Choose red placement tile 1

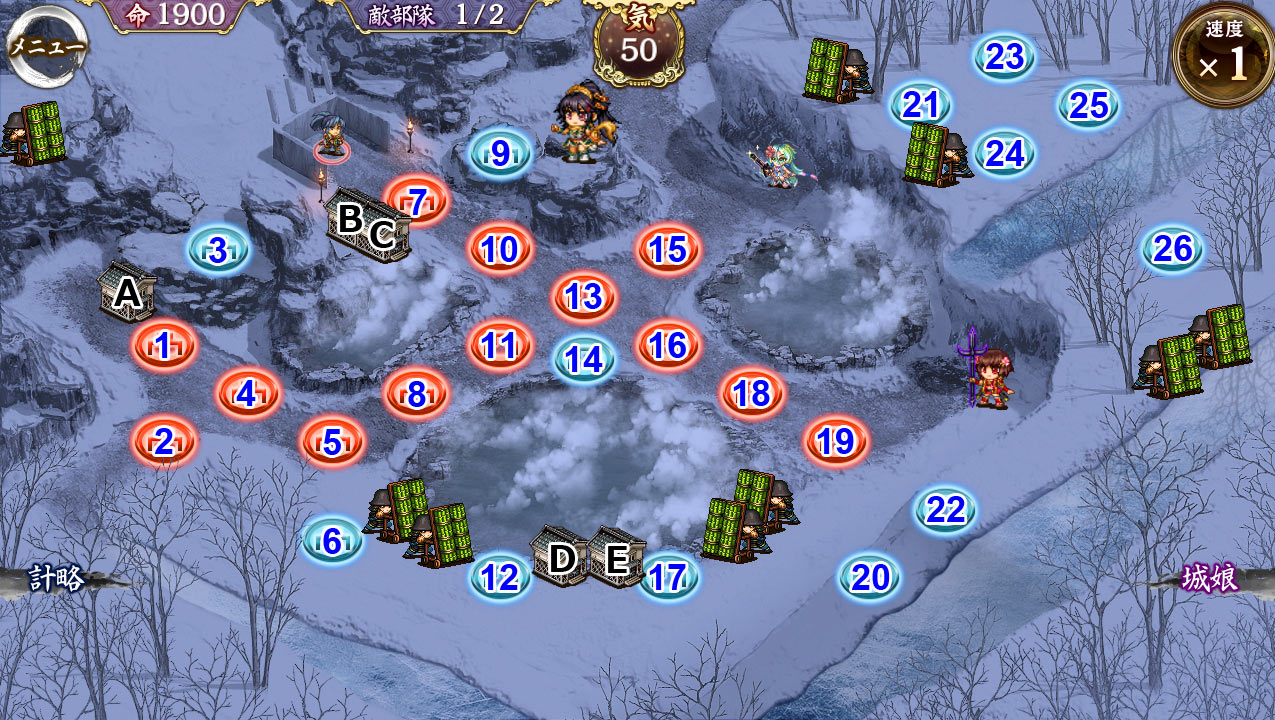coord(164,346)
